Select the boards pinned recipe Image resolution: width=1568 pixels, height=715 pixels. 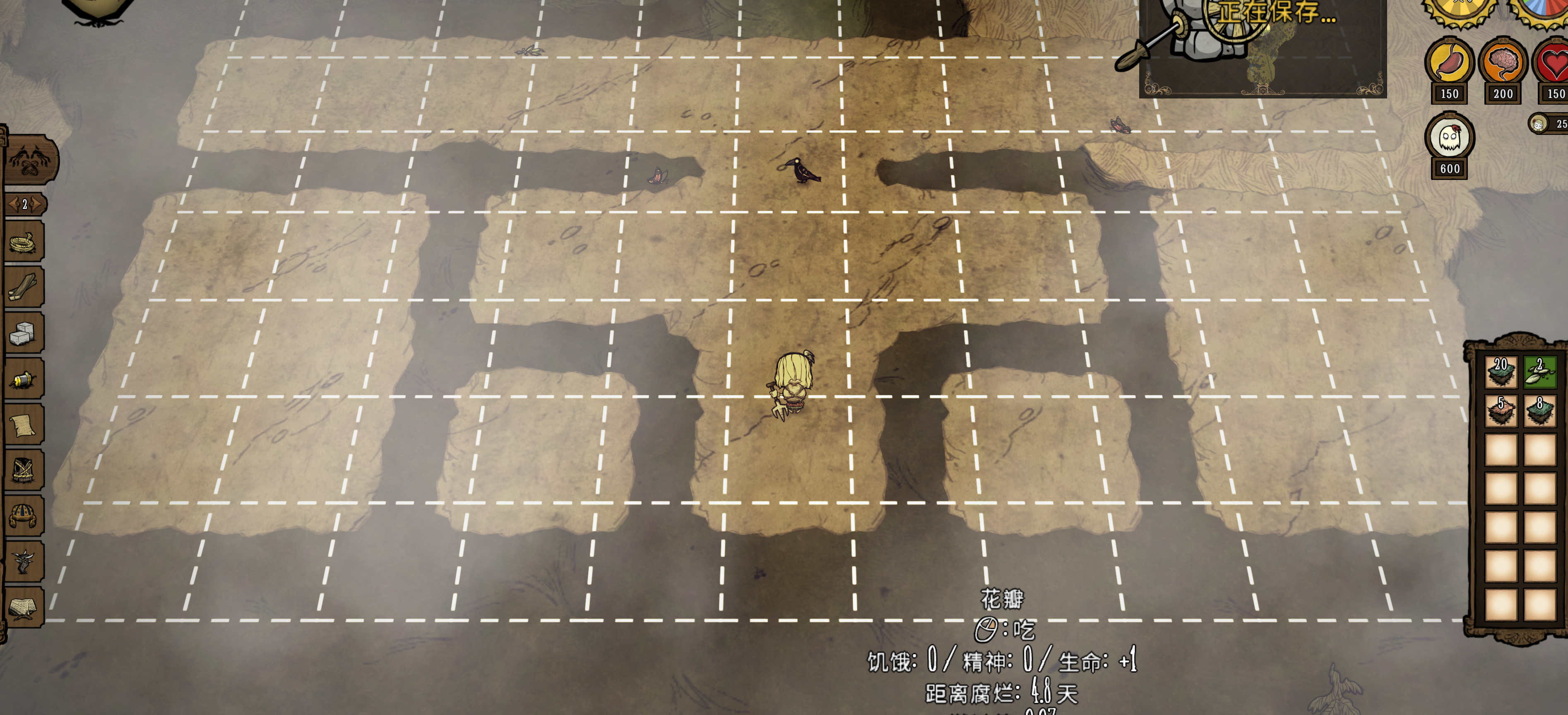tap(24, 287)
